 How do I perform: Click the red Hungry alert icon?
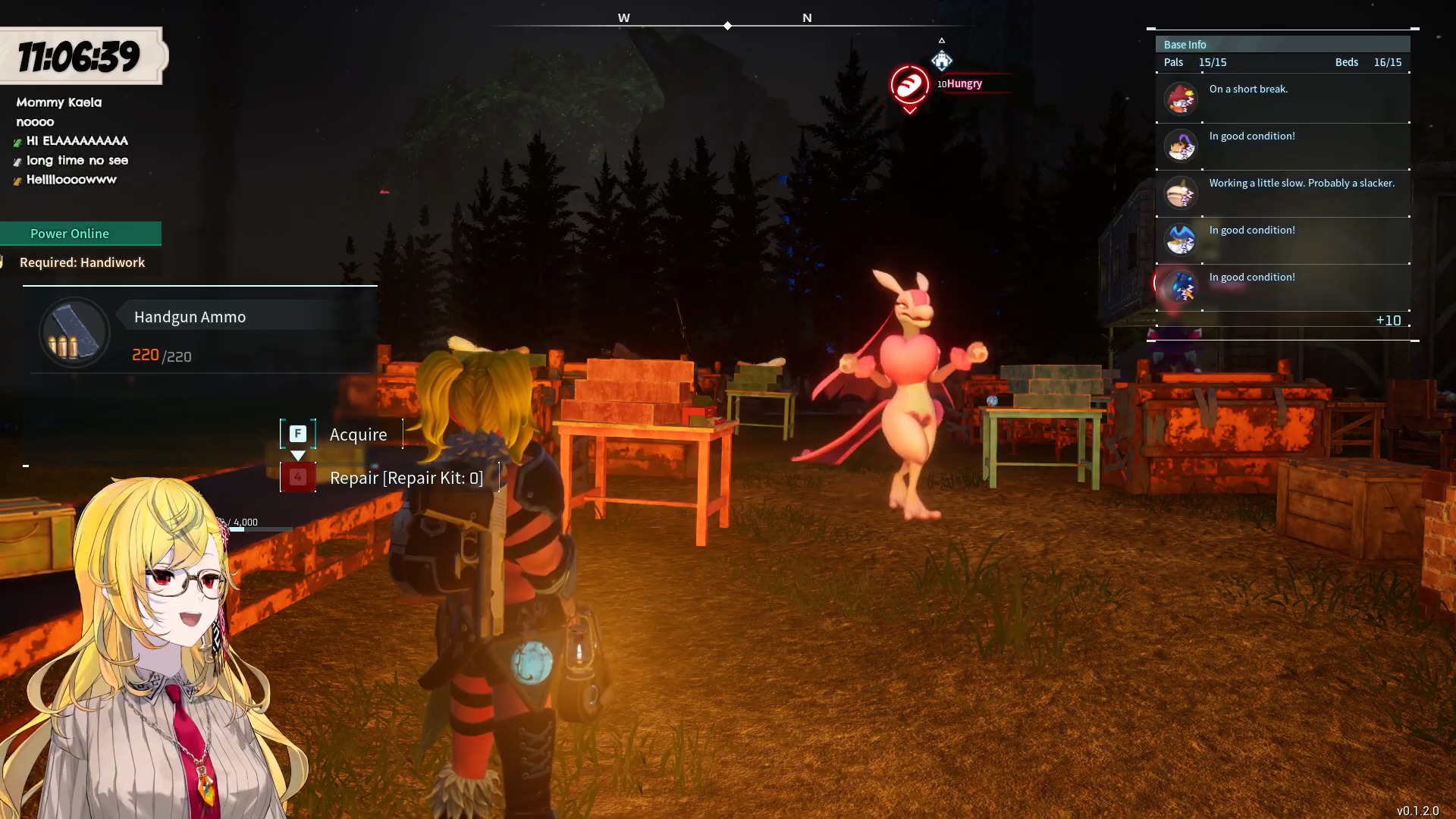pyautogui.click(x=909, y=85)
